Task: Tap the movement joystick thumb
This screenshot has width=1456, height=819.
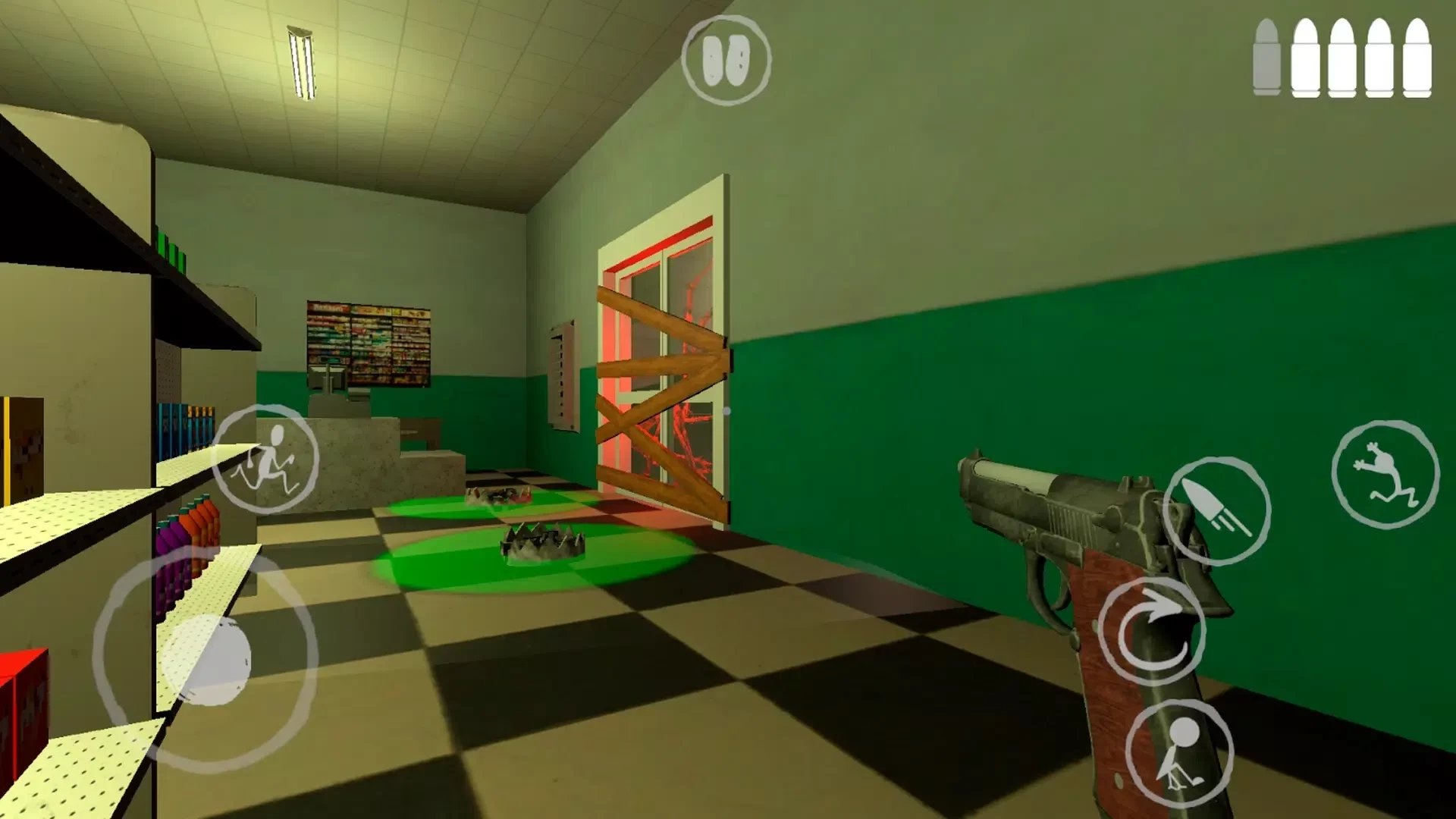Action: pos(206,660)
